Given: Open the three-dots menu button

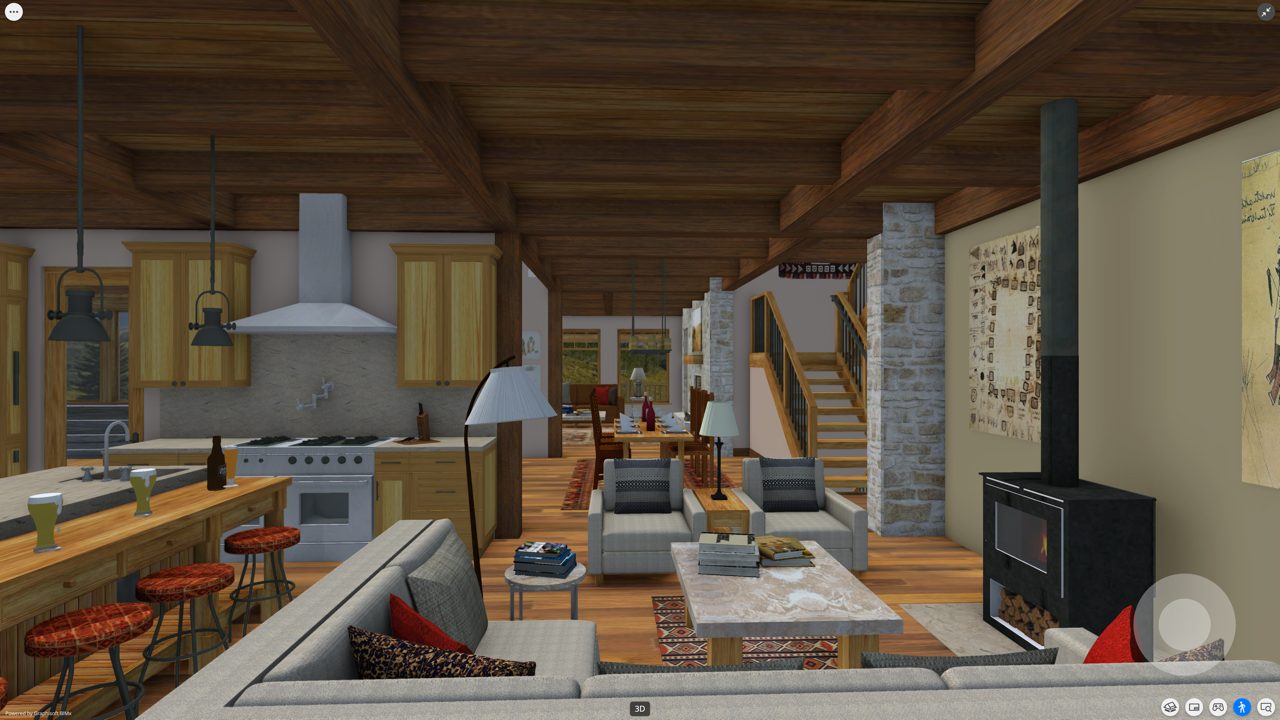Looking at the screenshot, I should coord(13,12).
